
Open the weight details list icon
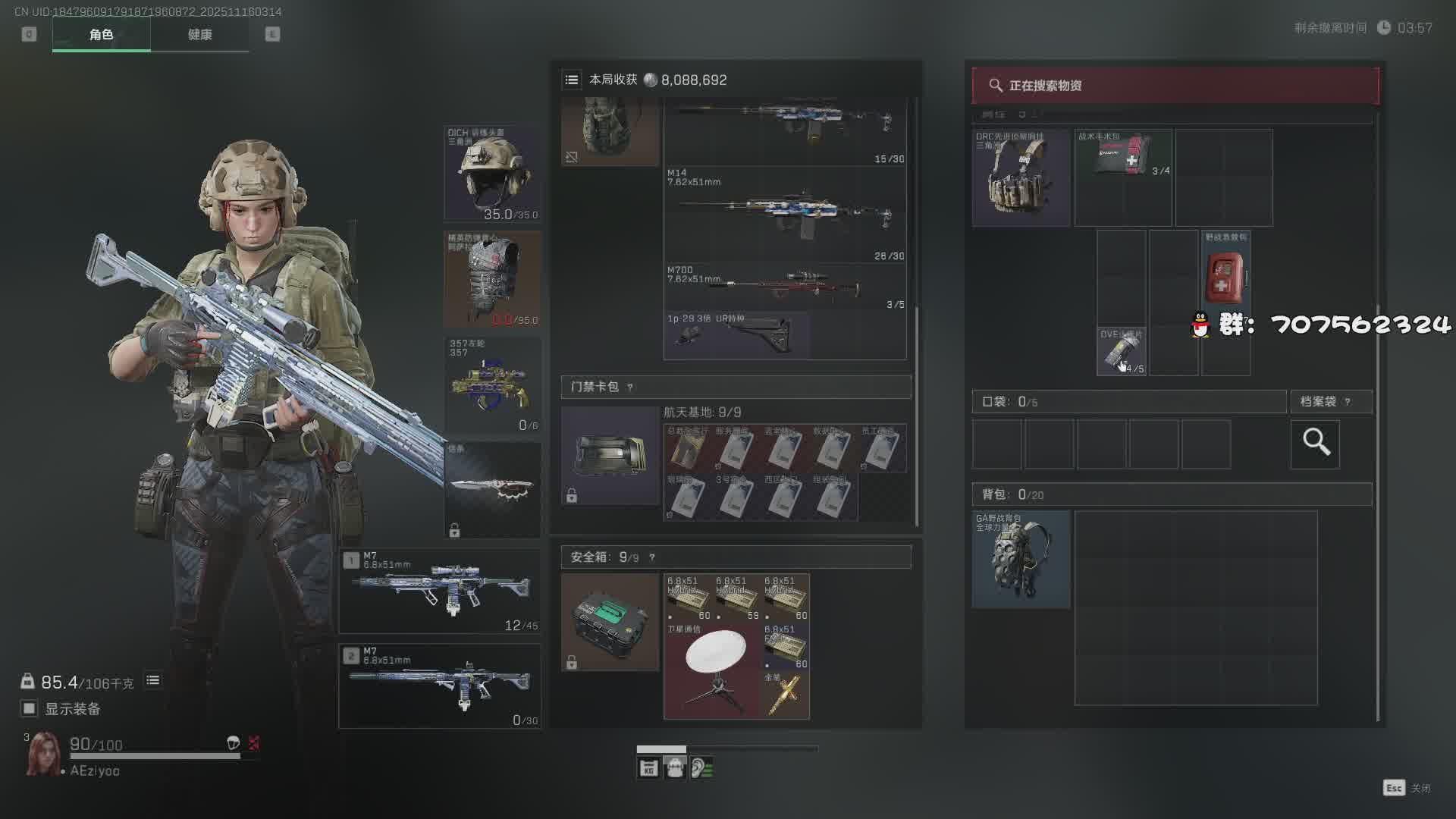click(152, 680)
